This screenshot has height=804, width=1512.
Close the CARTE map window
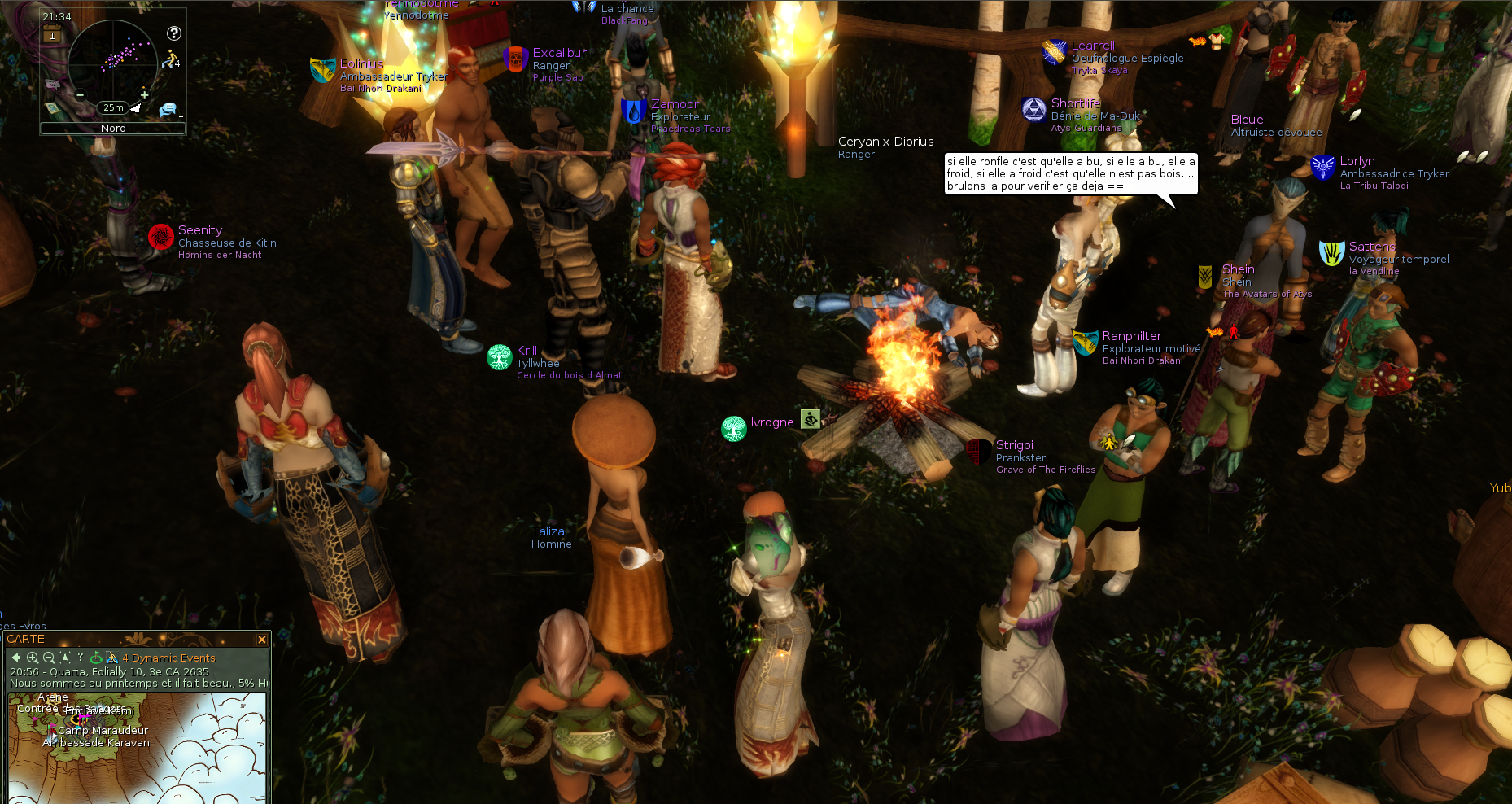262,640
